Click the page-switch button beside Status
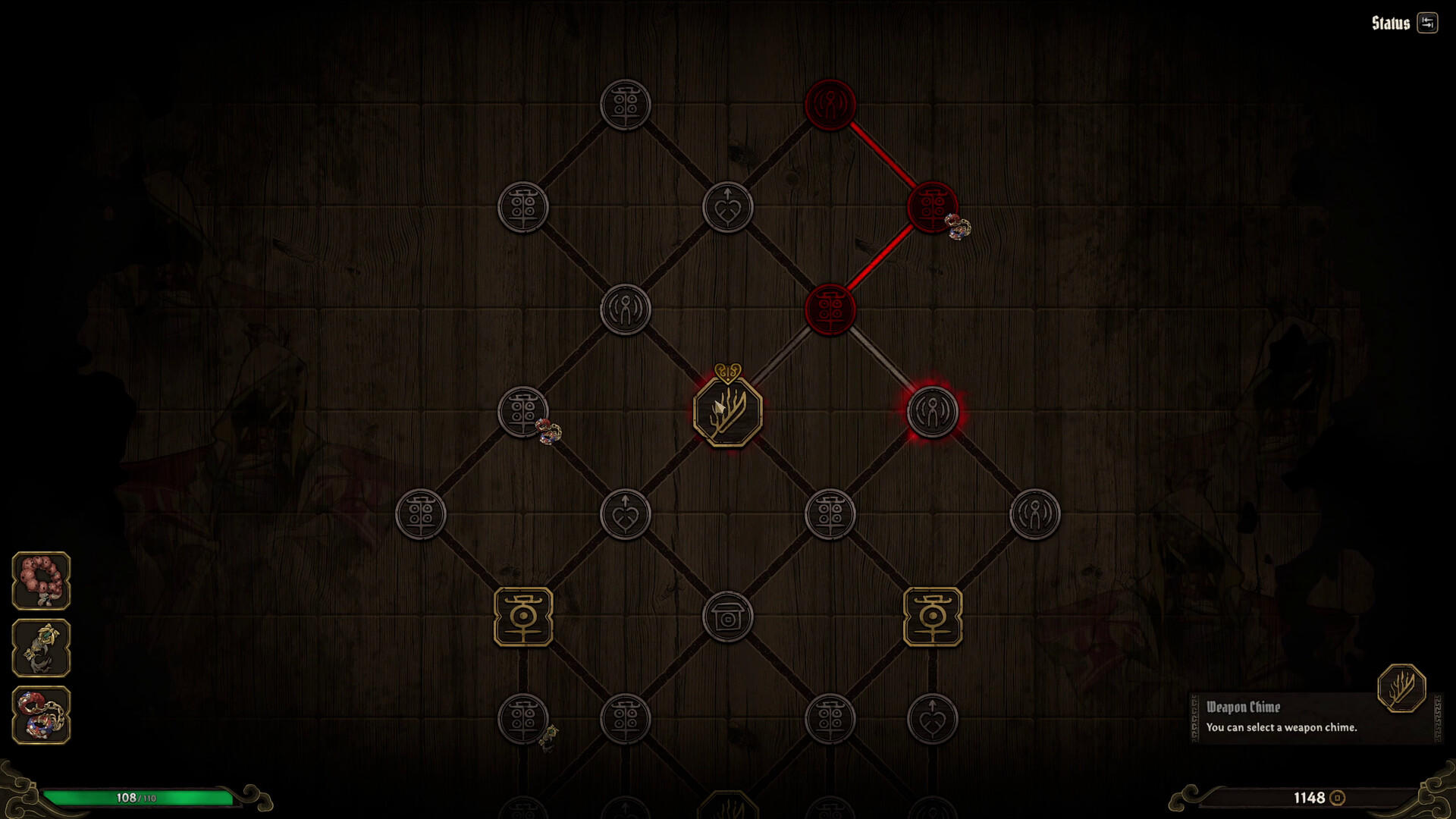This screenshot has height=819, width=1456. 1426,23
